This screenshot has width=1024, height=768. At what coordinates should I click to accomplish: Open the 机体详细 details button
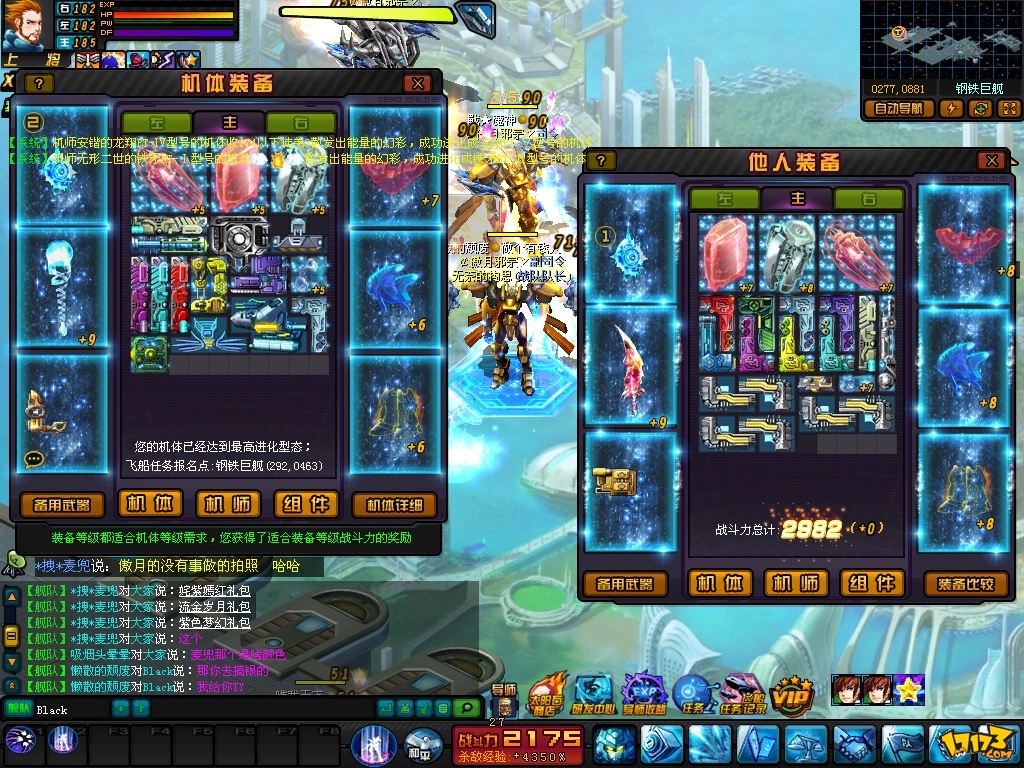click(394, 505)
